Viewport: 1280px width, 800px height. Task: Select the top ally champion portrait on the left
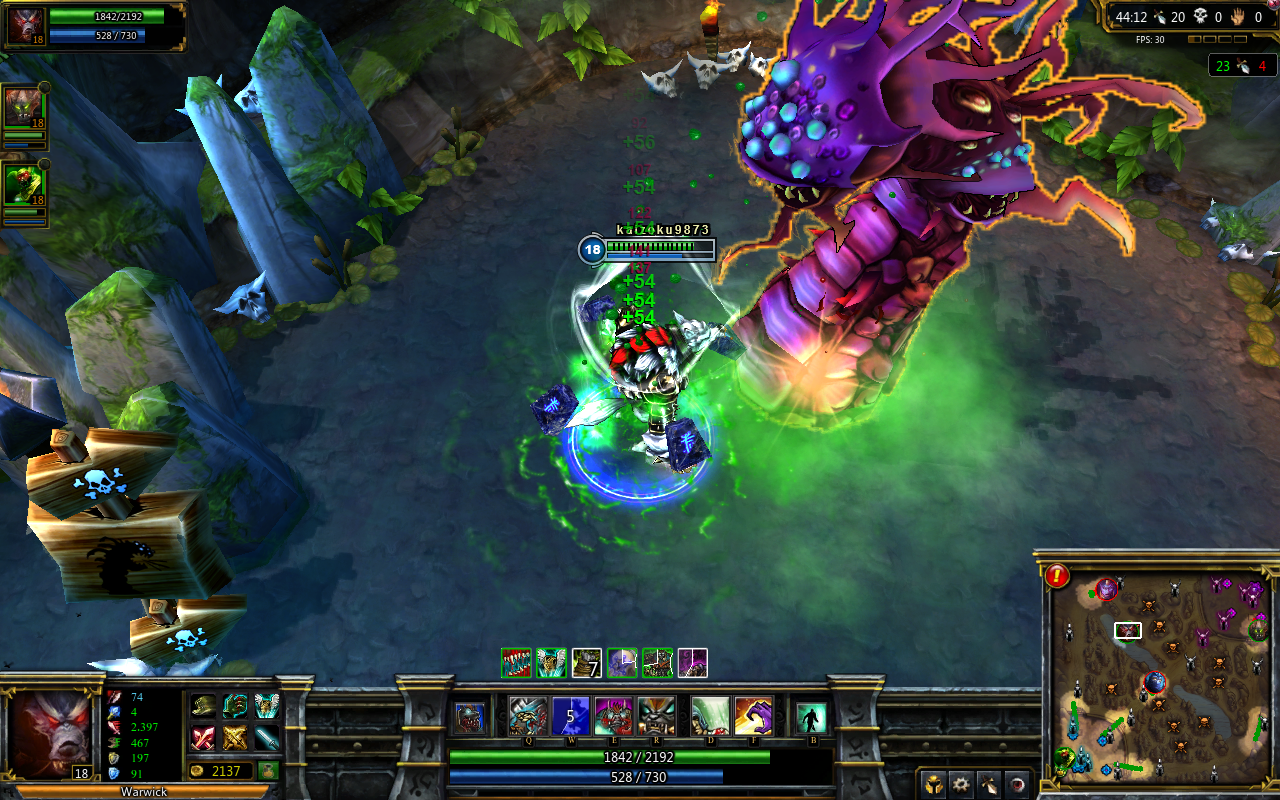click(x=25, y=105)
